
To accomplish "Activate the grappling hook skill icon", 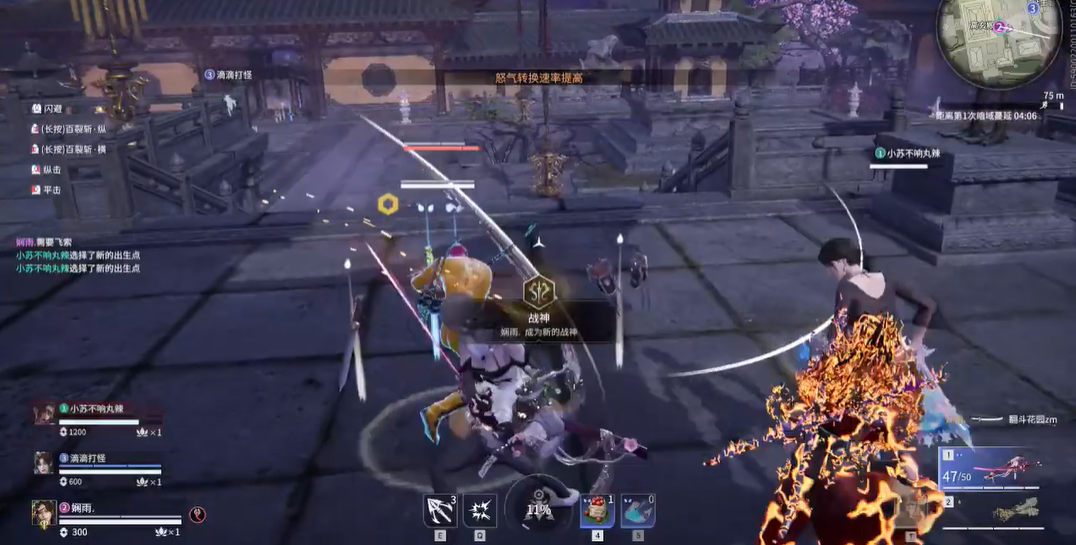I will pos(440,510).
